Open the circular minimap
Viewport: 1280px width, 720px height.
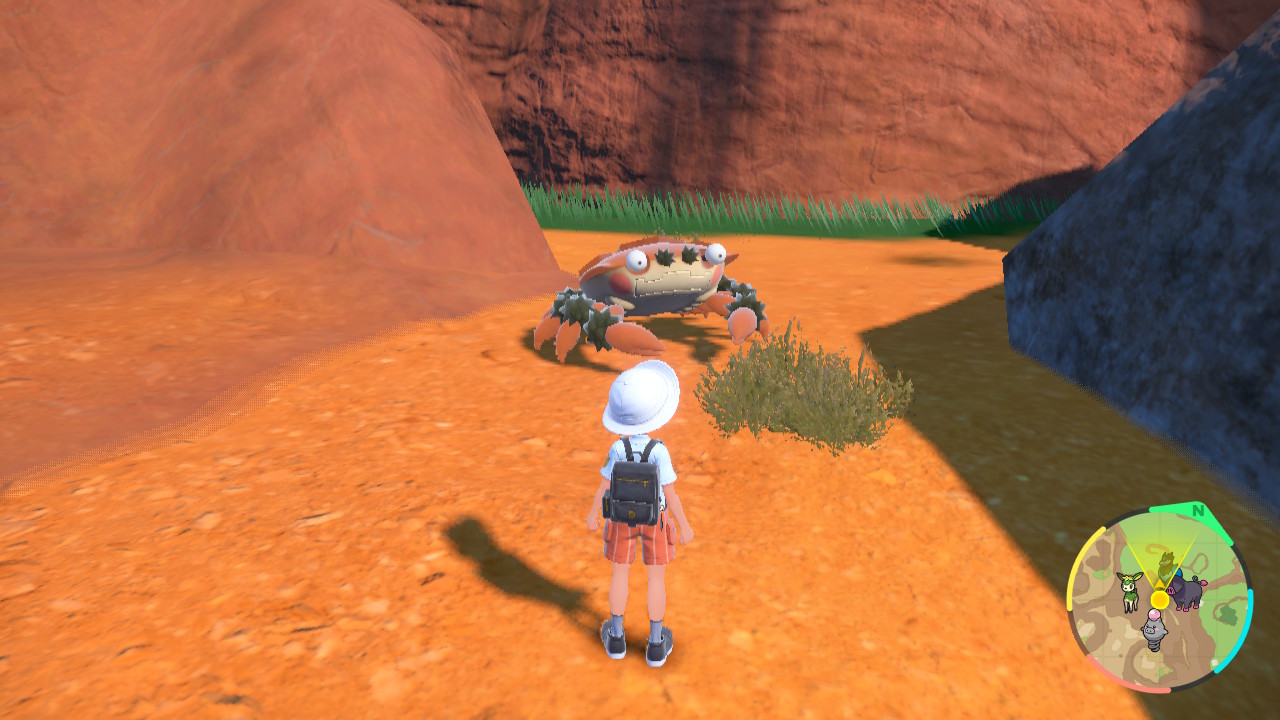1159,598
